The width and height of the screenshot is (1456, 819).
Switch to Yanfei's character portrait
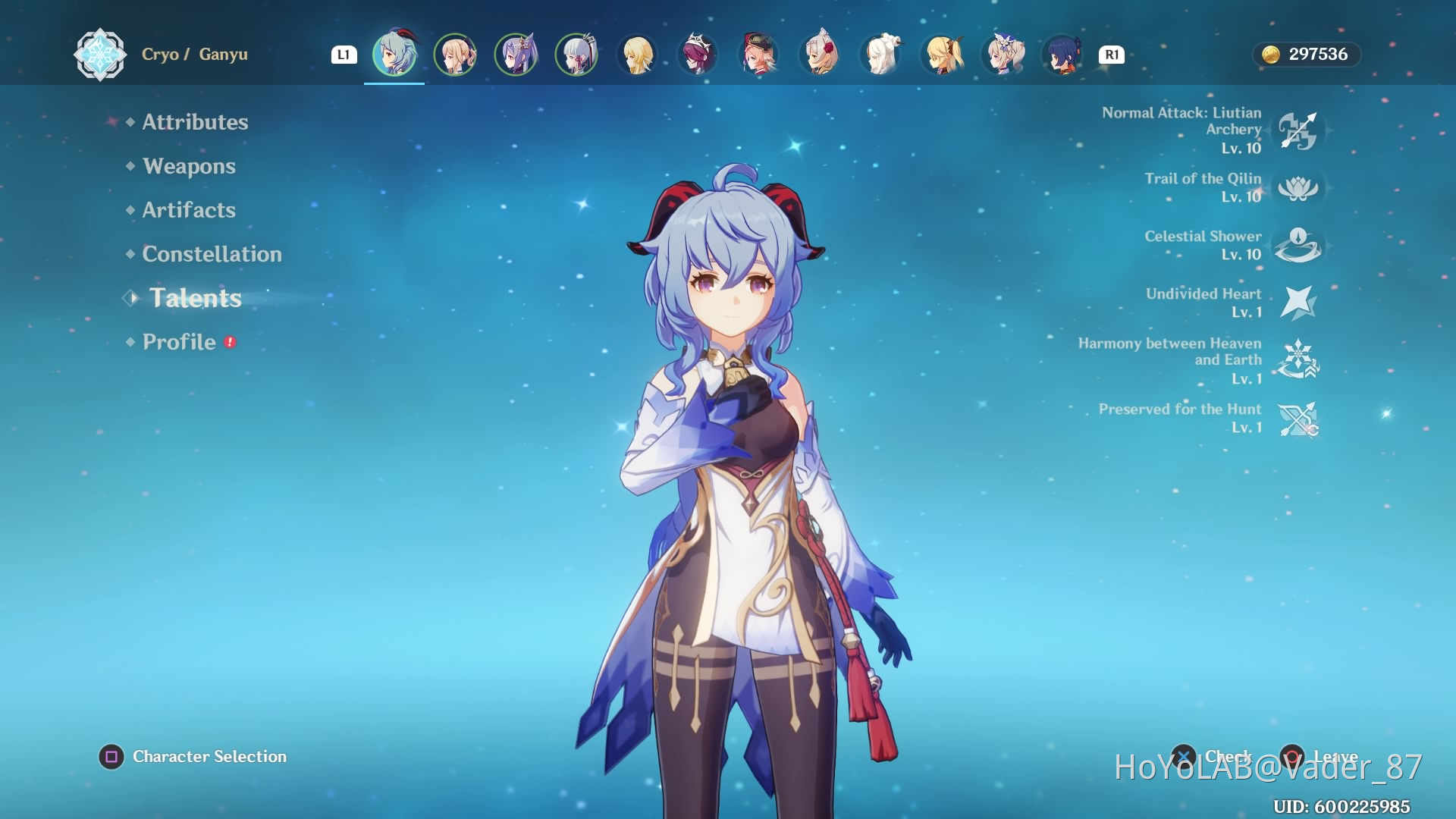[x=758, y=55]
